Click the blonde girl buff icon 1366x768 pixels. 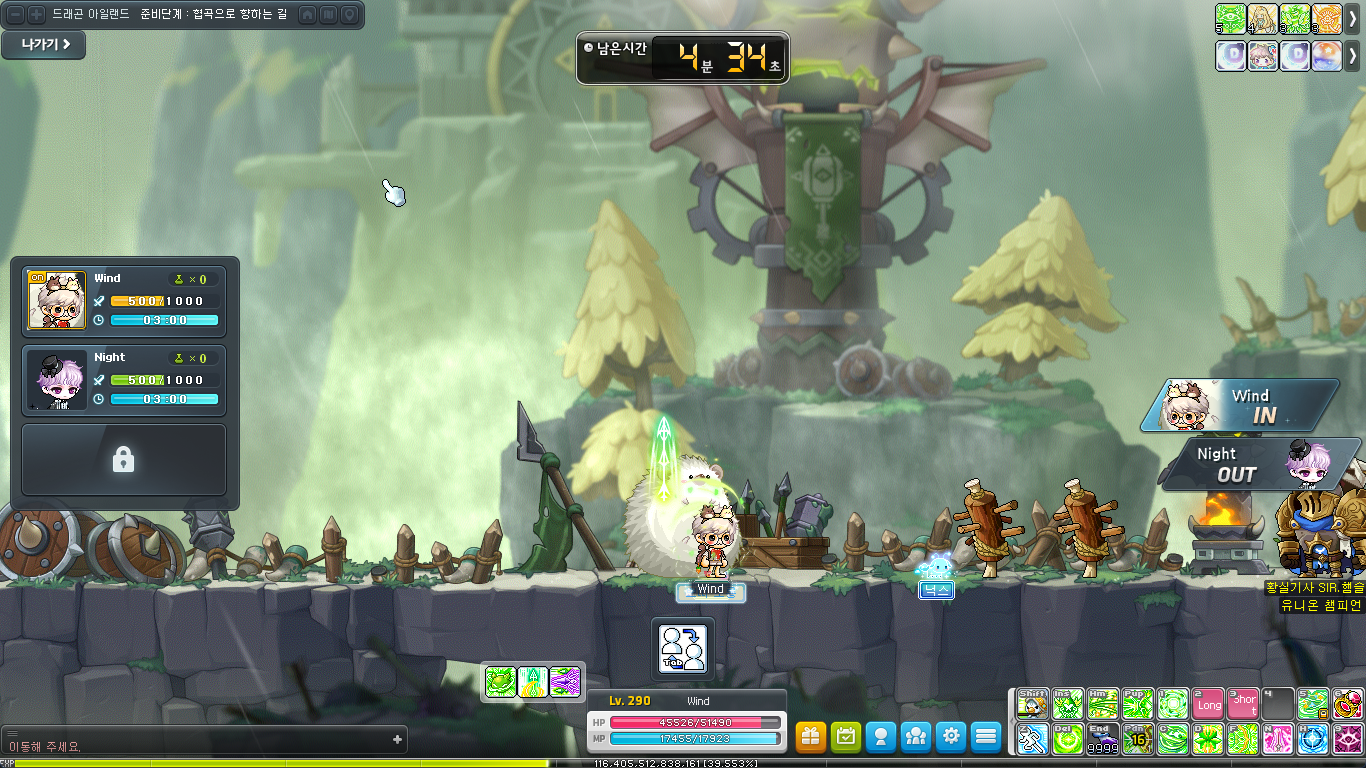point(1263,19)
